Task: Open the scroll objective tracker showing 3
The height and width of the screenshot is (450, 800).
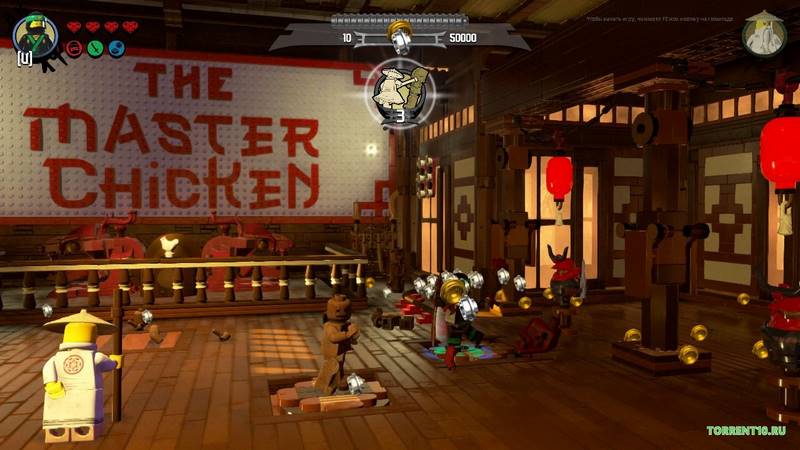Action: (398, 92)
